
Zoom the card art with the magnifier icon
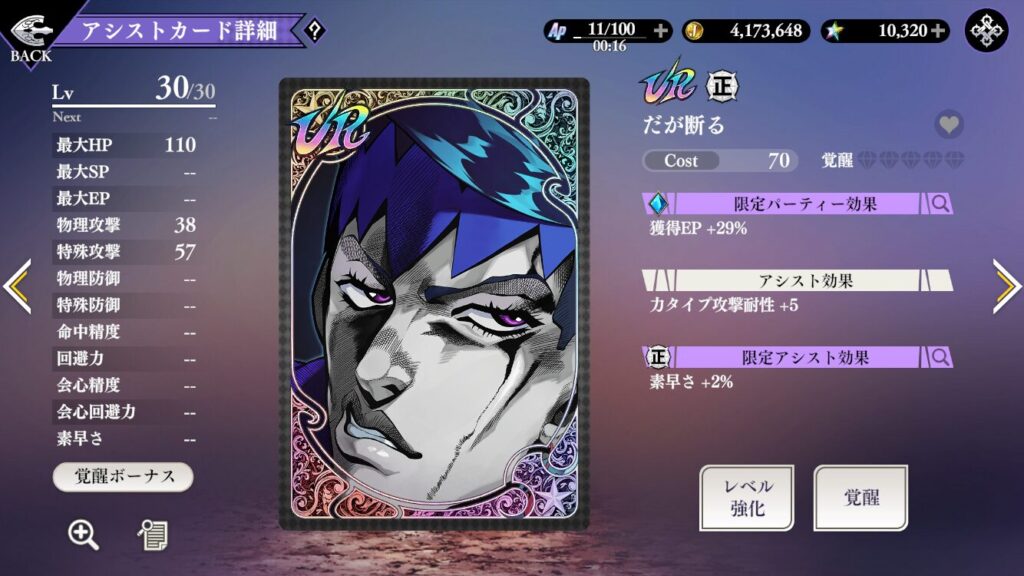click(83, 535)
